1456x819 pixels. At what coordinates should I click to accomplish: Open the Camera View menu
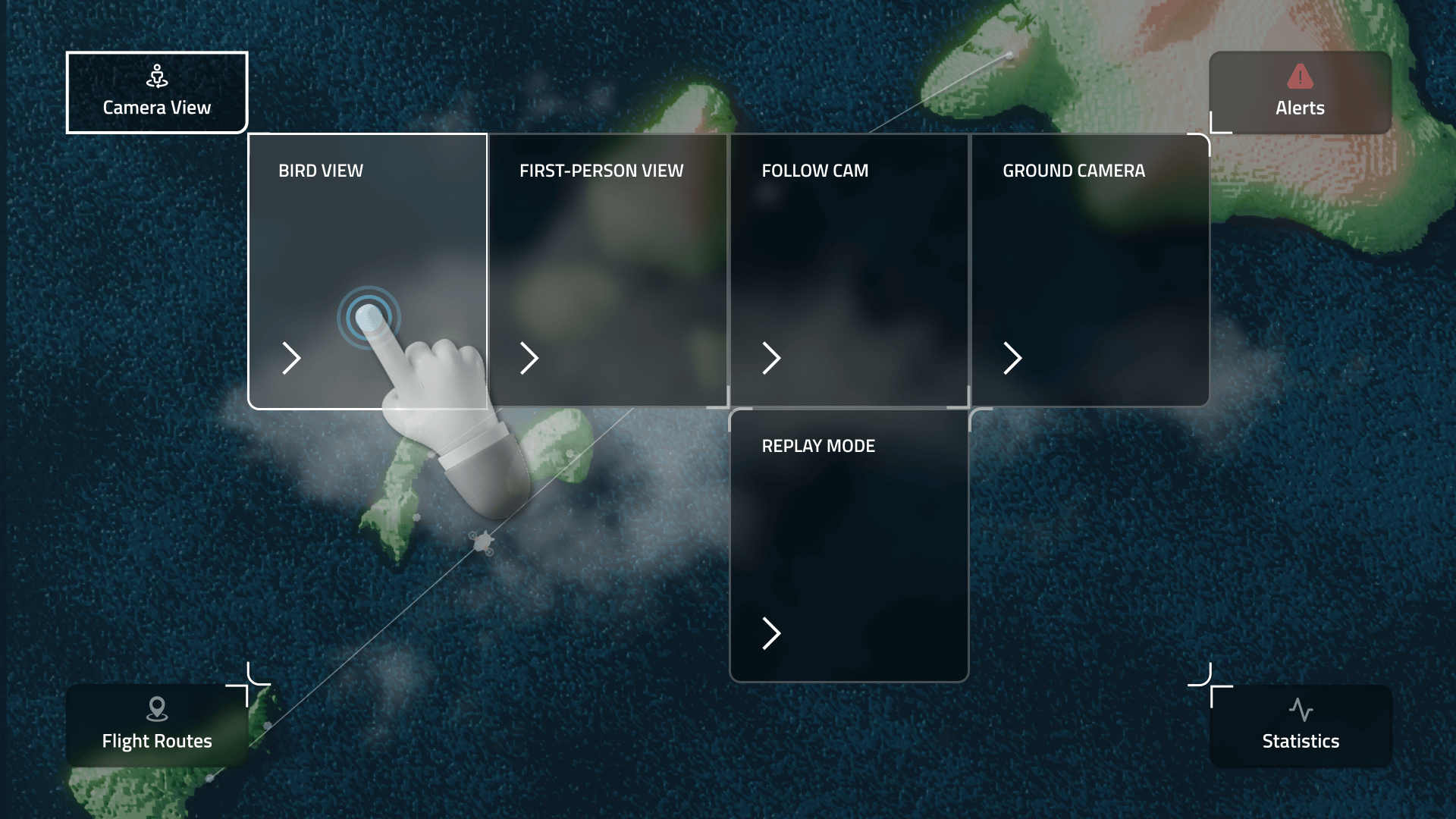click(x=157, y=93)
